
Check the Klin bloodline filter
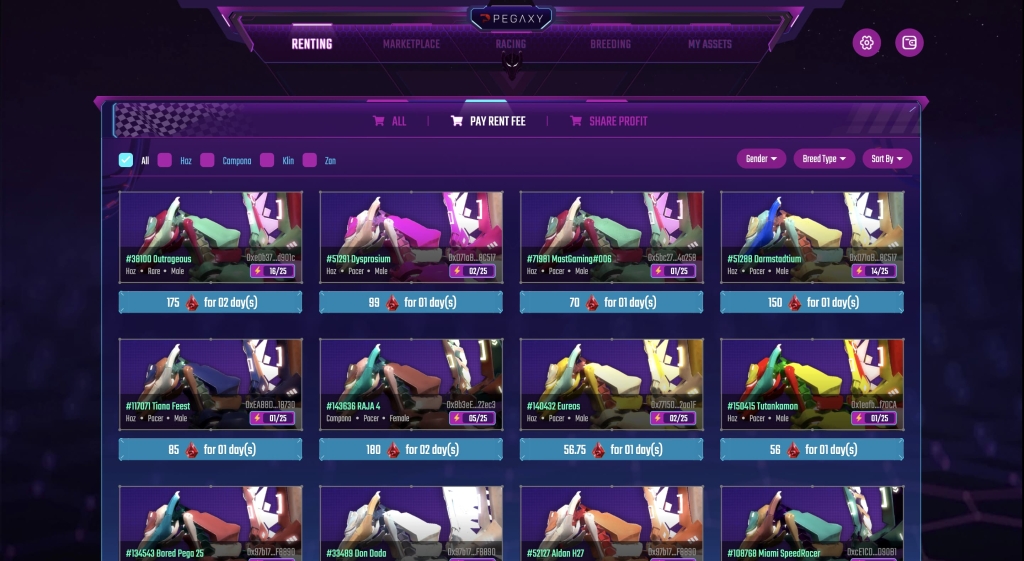(267, 160)
